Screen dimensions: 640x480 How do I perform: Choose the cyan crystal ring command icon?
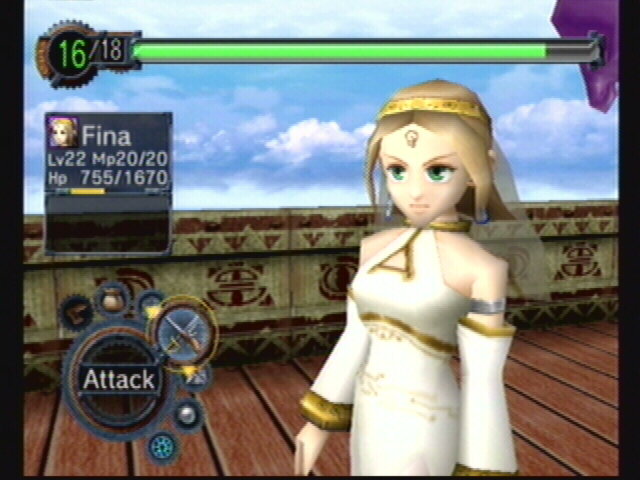pyautogui.click(x=159, y=445)
